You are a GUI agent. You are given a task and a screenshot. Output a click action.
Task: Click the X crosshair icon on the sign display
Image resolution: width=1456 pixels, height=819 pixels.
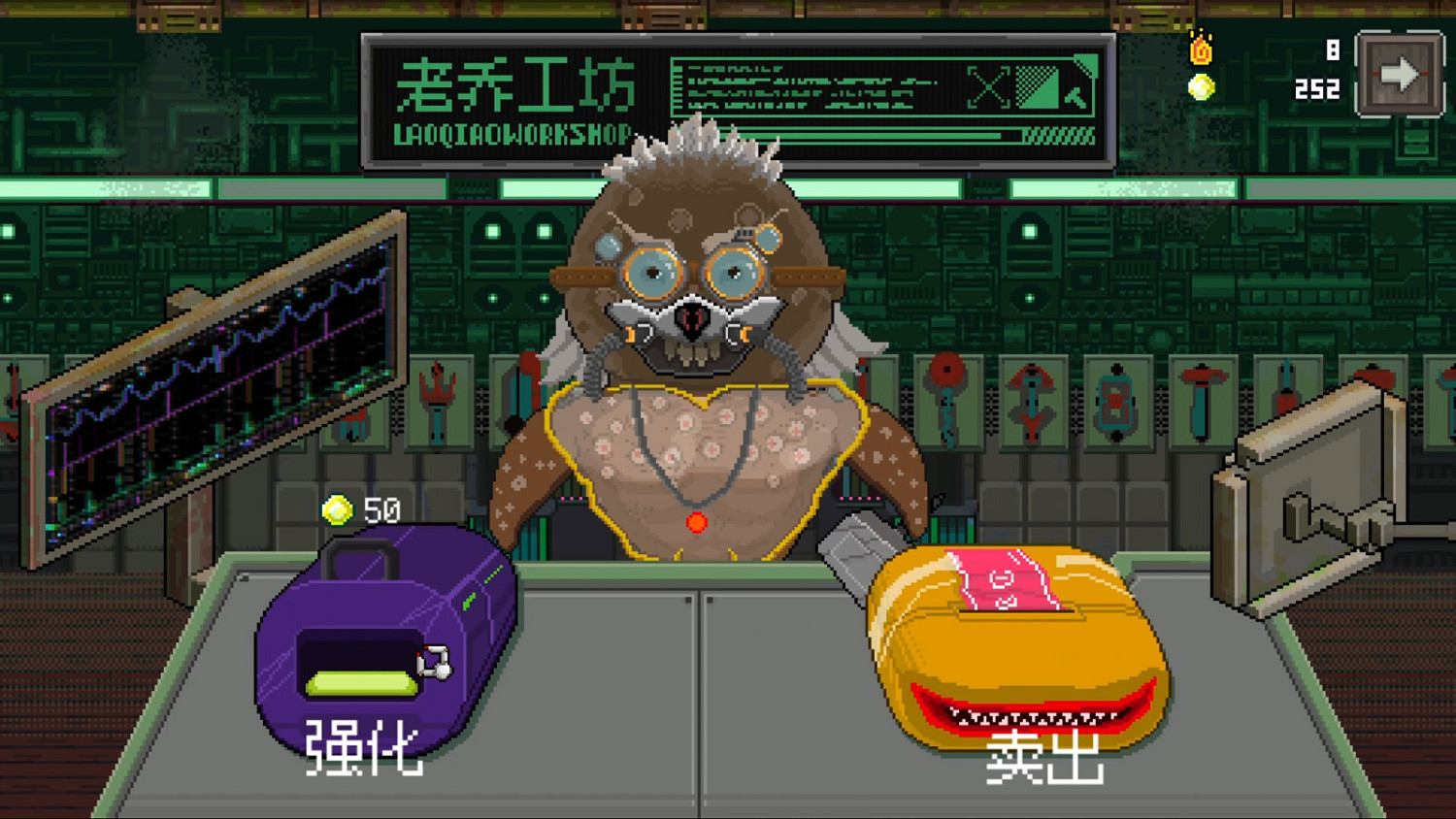(x=988, y=87)
